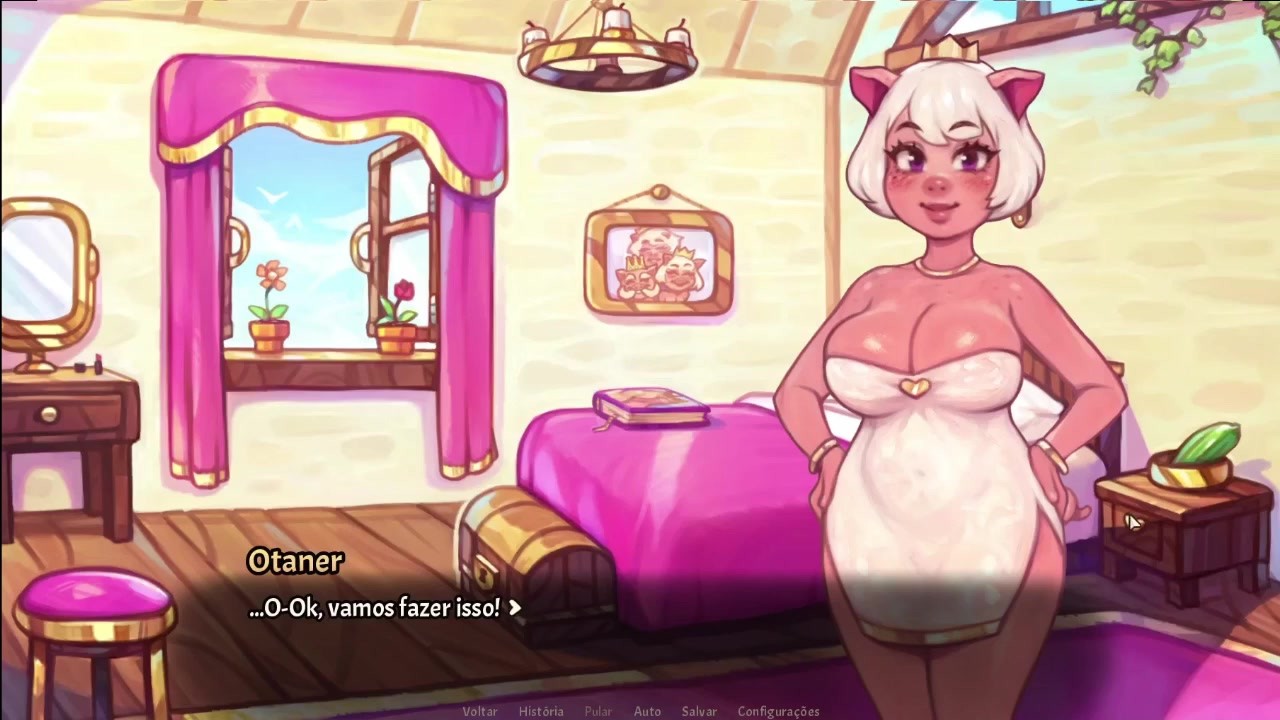The width and height of the screenshot is (1280, 720).
Task: Open the Salvar save menu
Action: click(x=699, y=711)
